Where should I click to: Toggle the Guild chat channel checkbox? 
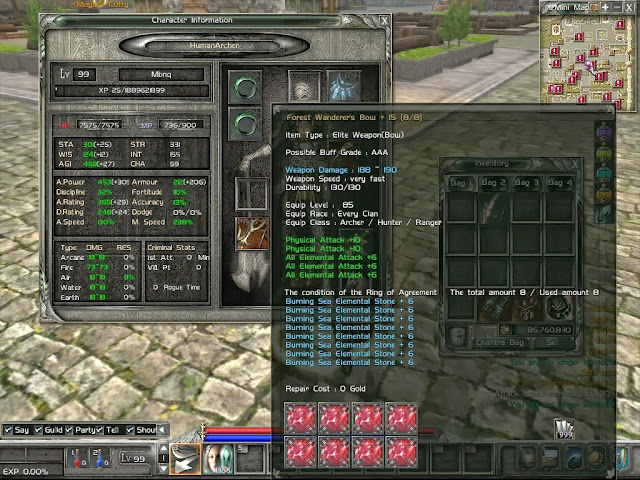coord(40,430)
